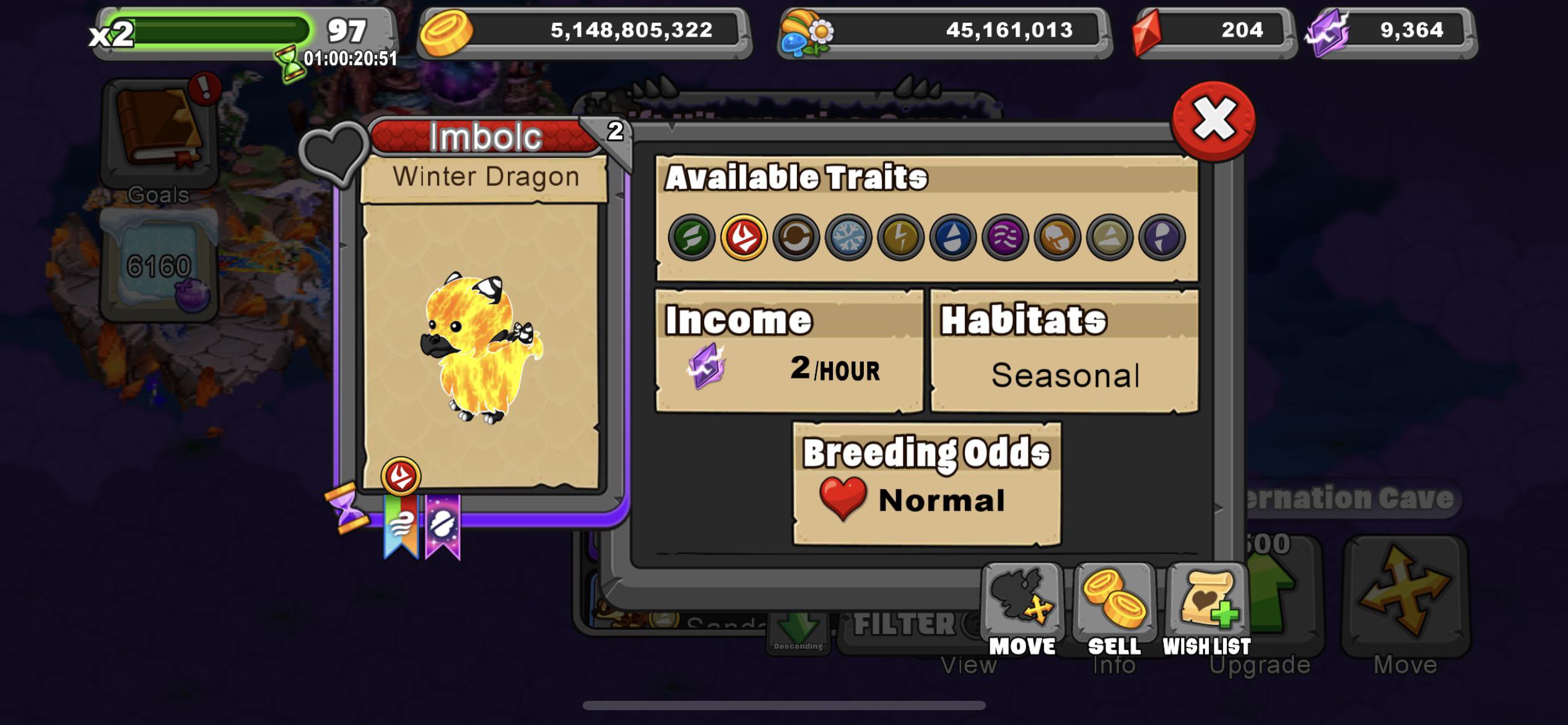Select the green plant trait icon

(x=692, y=237)
